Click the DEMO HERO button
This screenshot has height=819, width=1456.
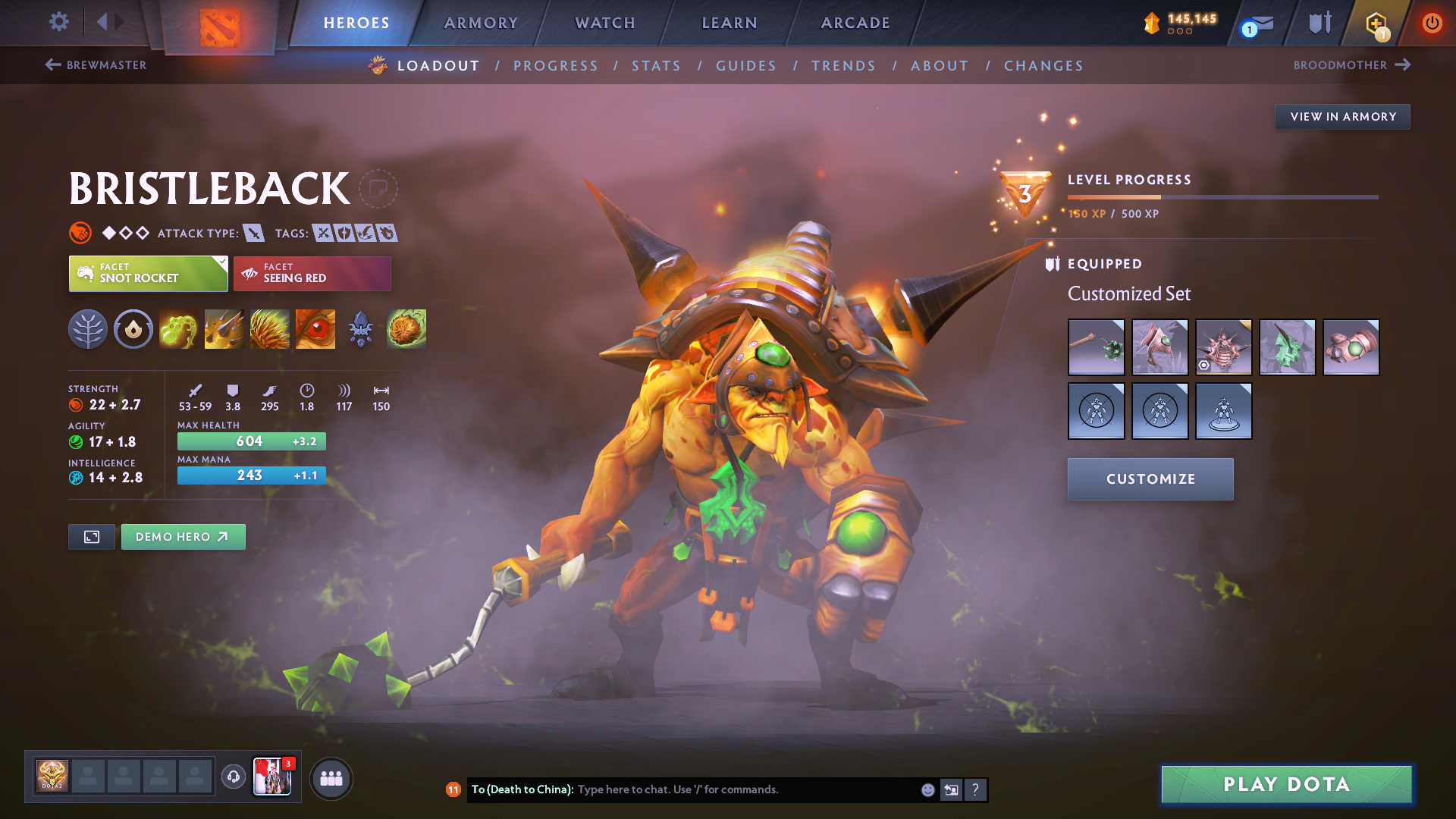click(x=183, y=536)
